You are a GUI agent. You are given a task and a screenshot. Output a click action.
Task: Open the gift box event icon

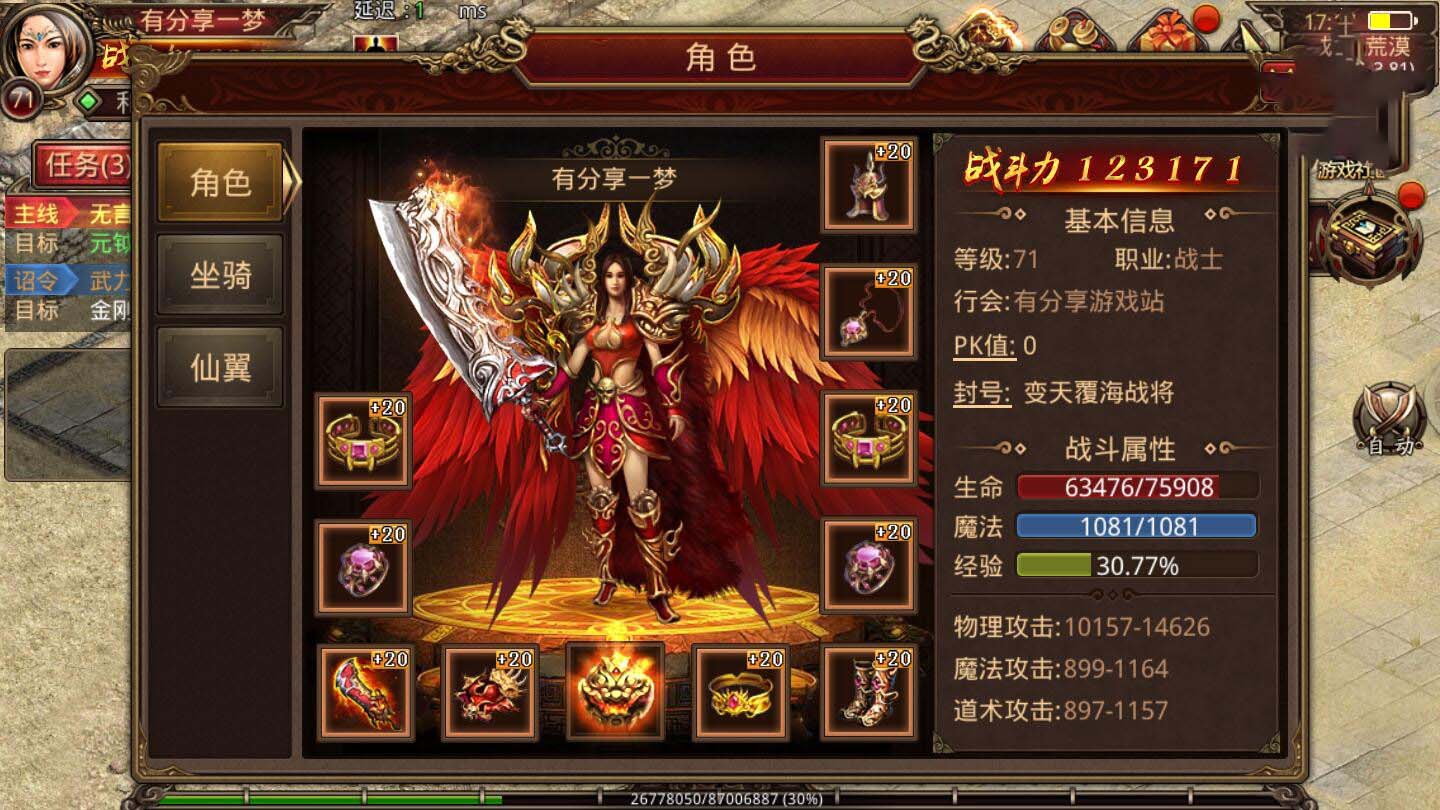tap(1165, 33)
